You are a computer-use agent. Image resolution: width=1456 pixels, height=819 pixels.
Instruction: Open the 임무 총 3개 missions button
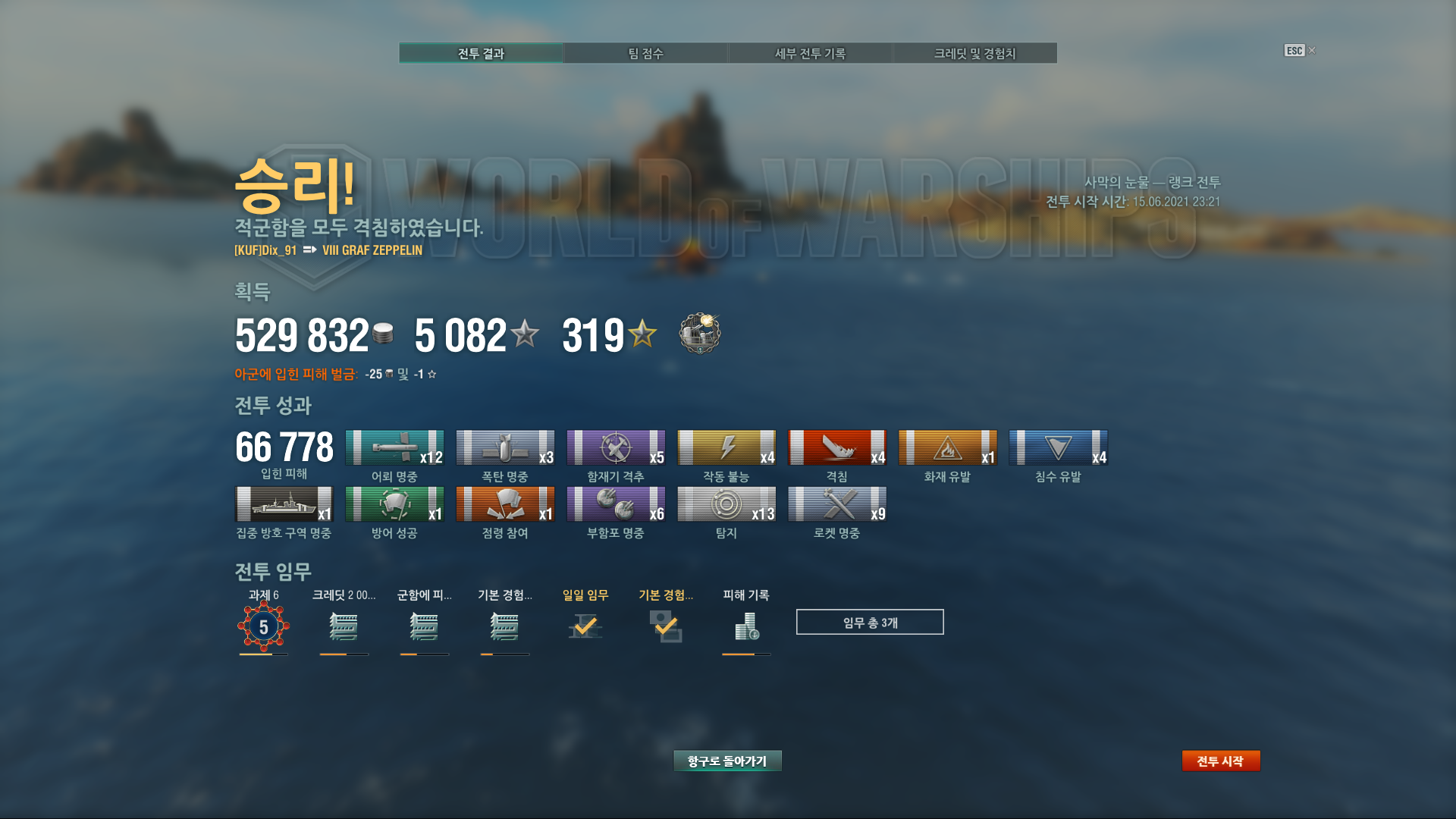(870, 622)
